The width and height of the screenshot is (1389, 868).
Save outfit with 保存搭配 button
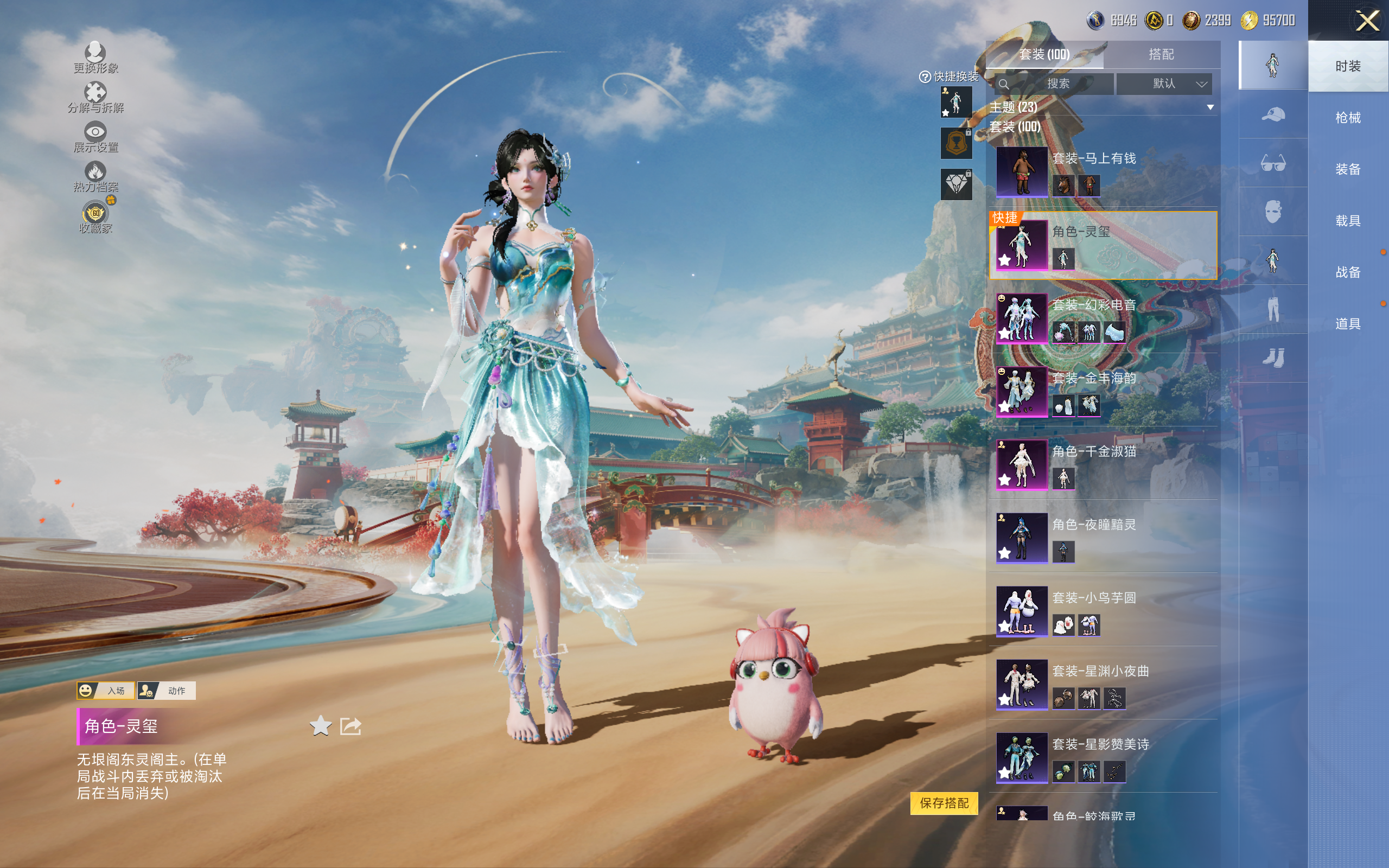pyautogui.click(x=944, y=802)
